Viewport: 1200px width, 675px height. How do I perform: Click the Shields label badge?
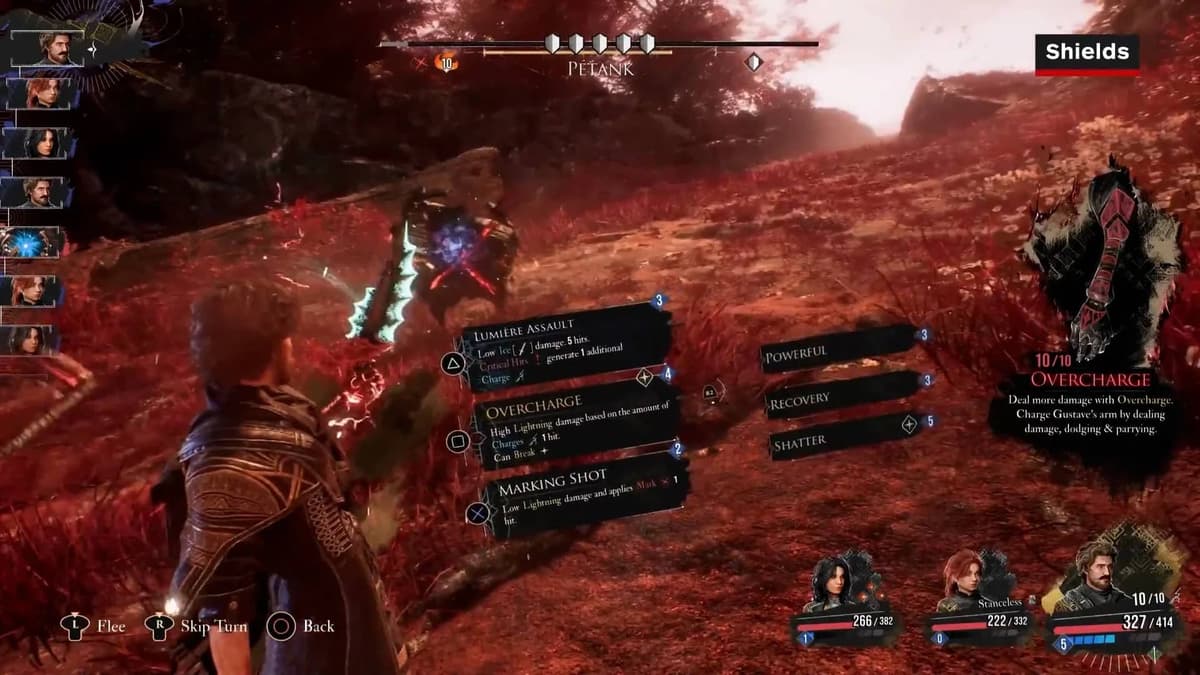coord(1087,53)
